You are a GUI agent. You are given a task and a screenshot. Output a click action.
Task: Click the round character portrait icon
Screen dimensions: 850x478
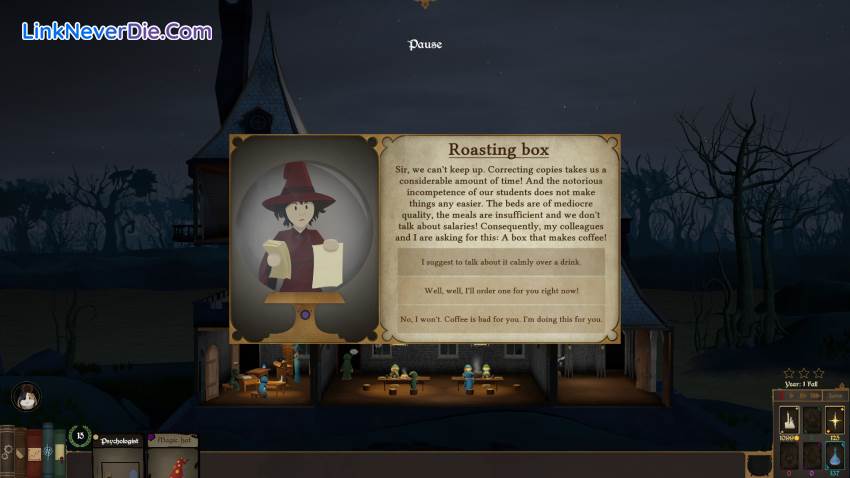point(26,397)
